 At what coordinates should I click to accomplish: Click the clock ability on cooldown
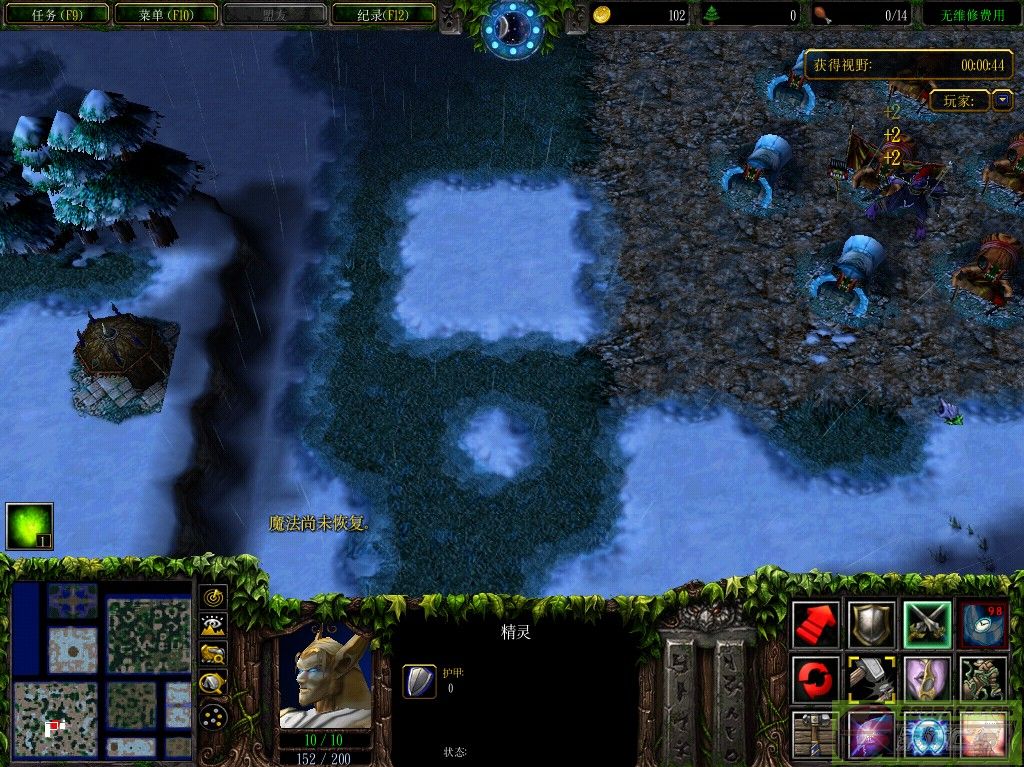(983, 624)
